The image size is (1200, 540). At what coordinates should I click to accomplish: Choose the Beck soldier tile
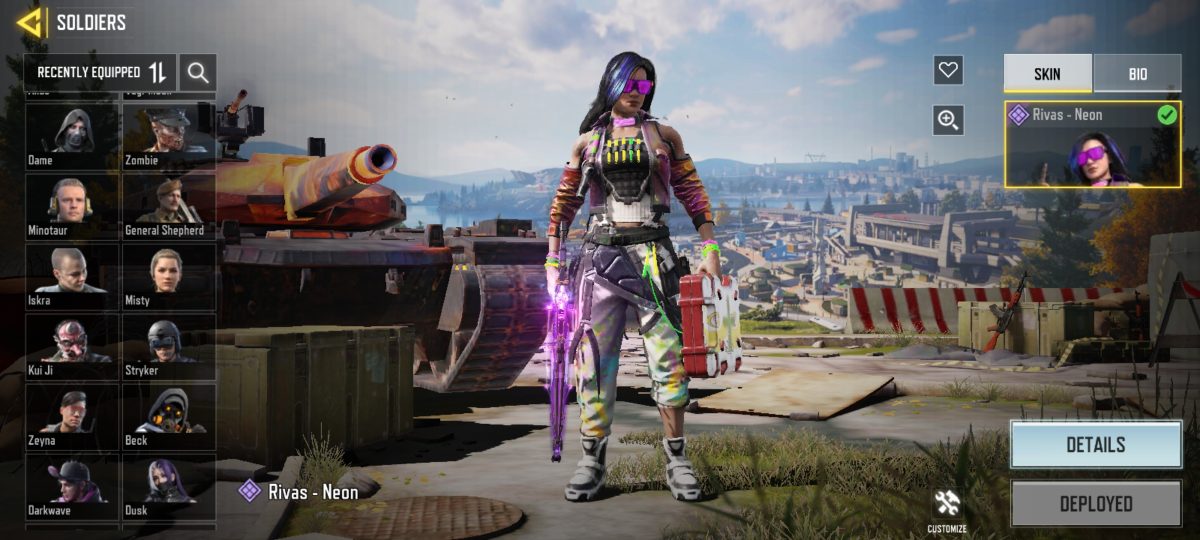coord(168,415)
